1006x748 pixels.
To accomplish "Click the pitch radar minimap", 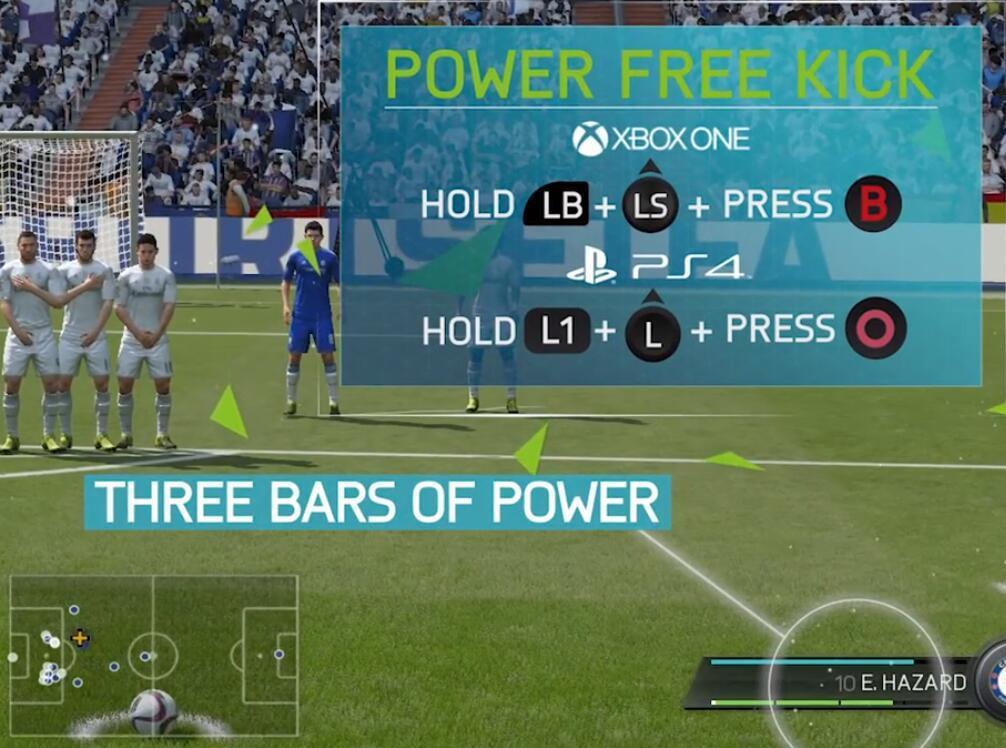I will click(154, 655).
